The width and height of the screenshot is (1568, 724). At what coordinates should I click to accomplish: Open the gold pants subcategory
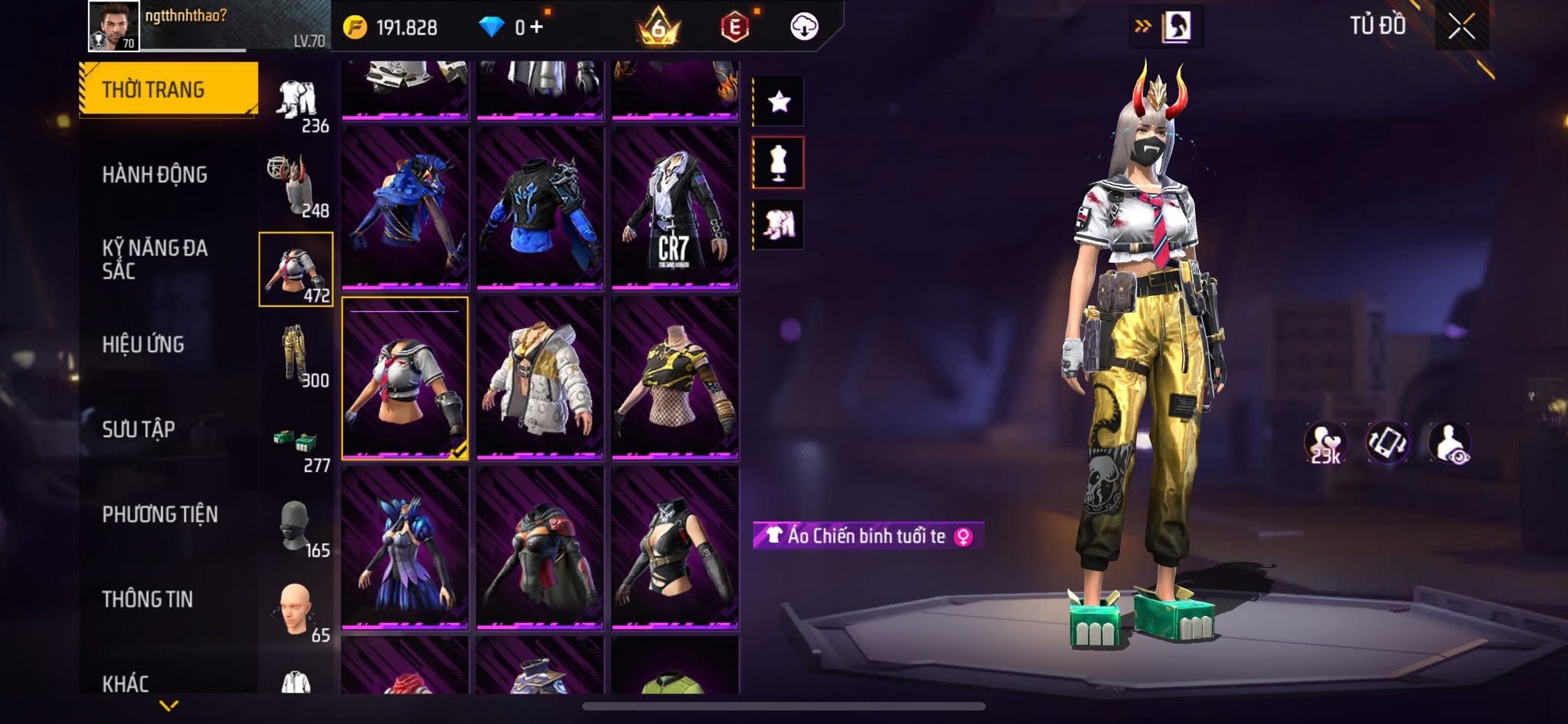296,355
